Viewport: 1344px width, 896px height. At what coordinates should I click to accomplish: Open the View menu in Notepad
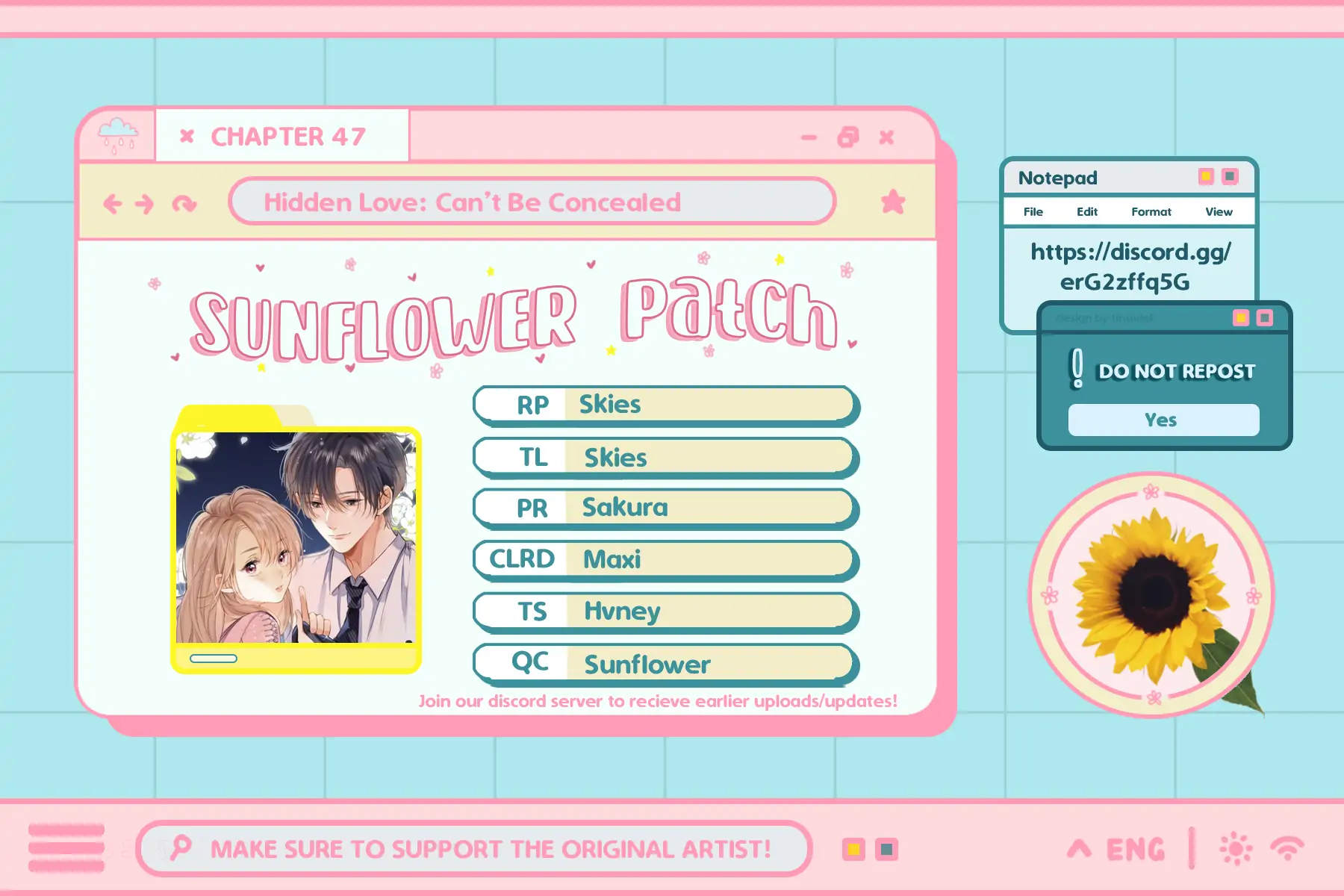tap(1219, 212)
